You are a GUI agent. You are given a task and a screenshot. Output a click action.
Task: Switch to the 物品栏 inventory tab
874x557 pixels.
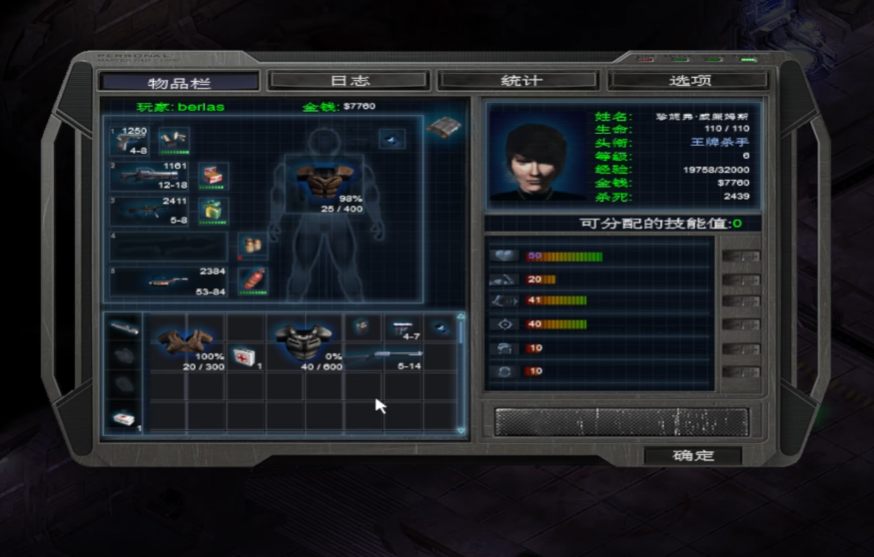pyautogui.click(x=179, y=81)
